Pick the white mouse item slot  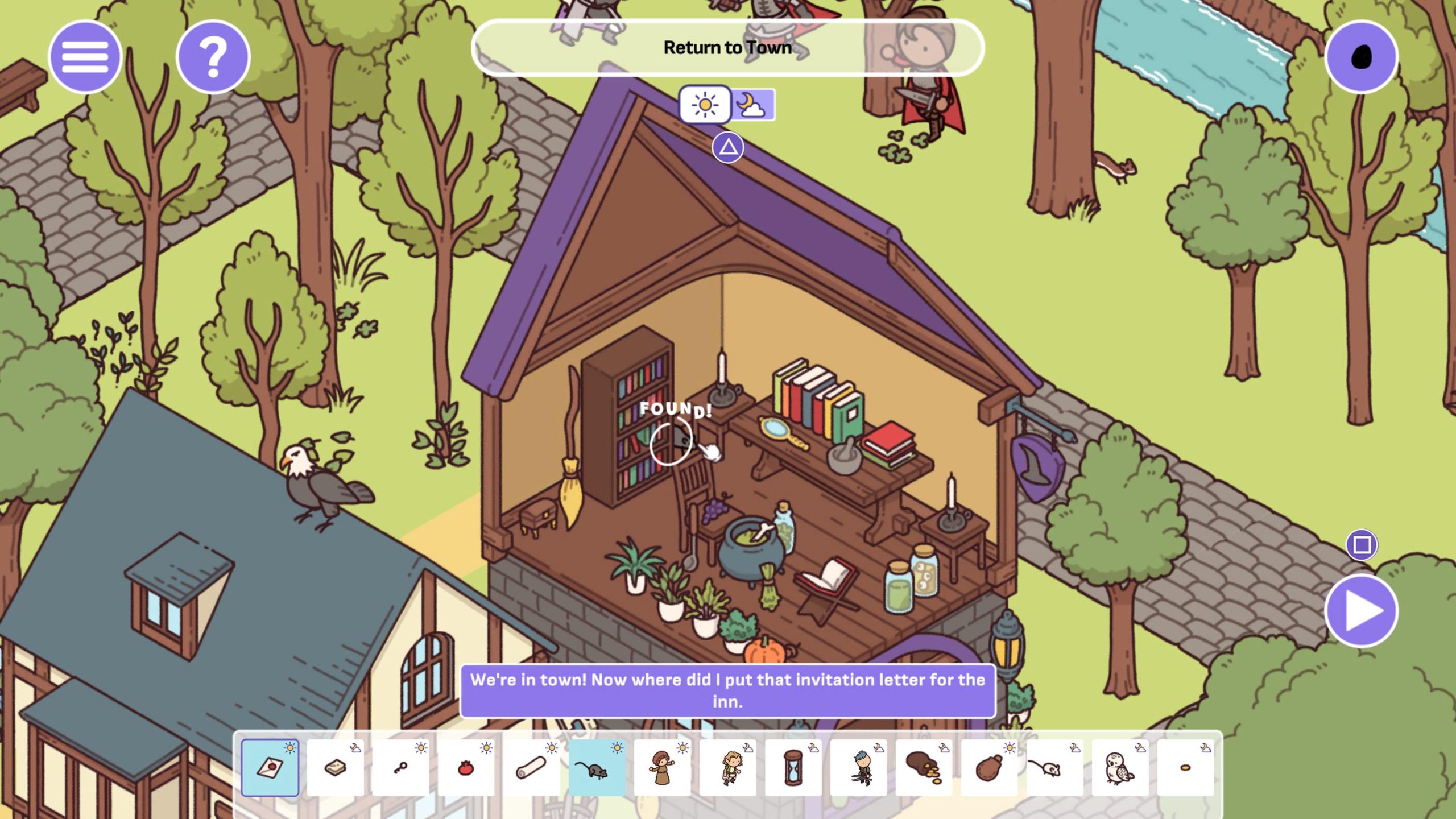(1055, 768)
